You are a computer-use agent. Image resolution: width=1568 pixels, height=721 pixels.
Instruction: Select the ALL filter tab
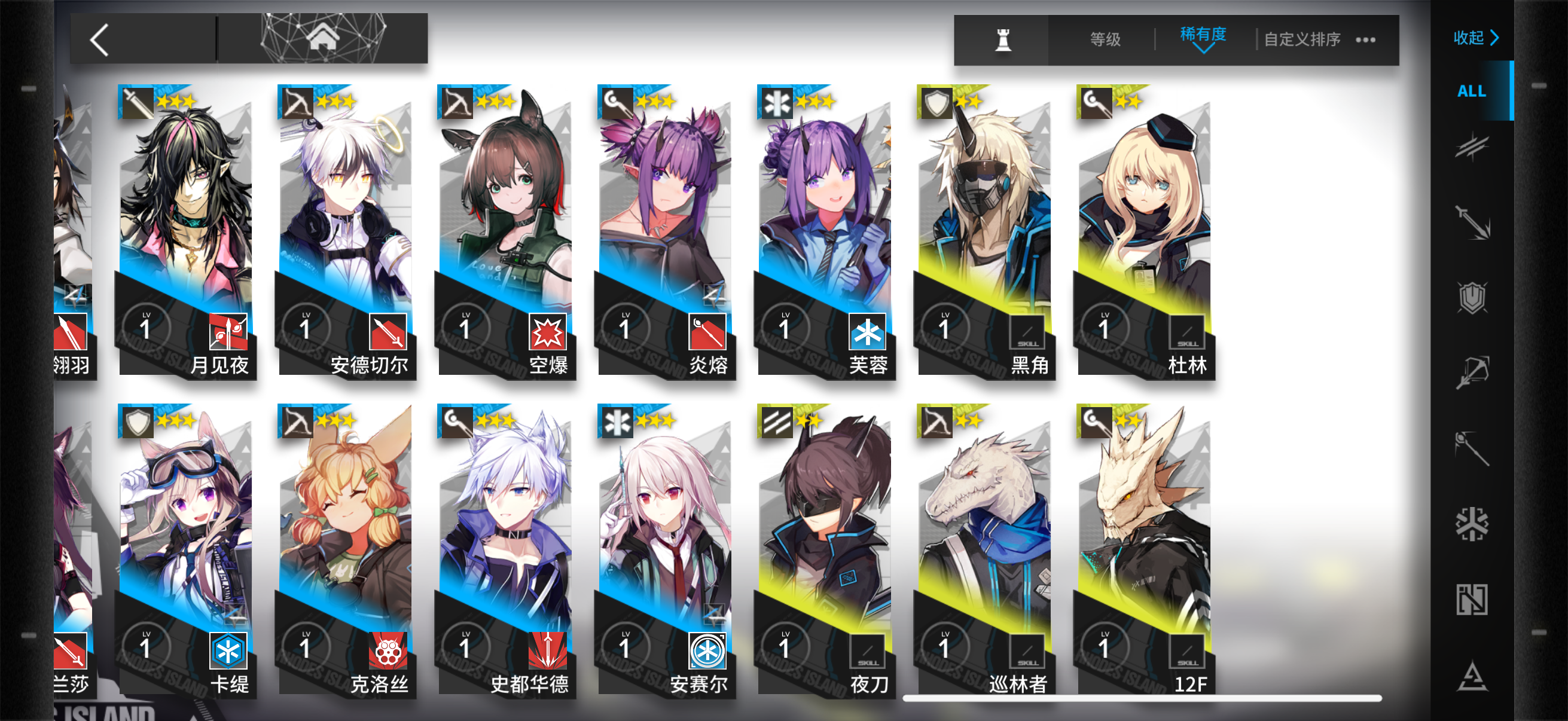coord(1472,90)
